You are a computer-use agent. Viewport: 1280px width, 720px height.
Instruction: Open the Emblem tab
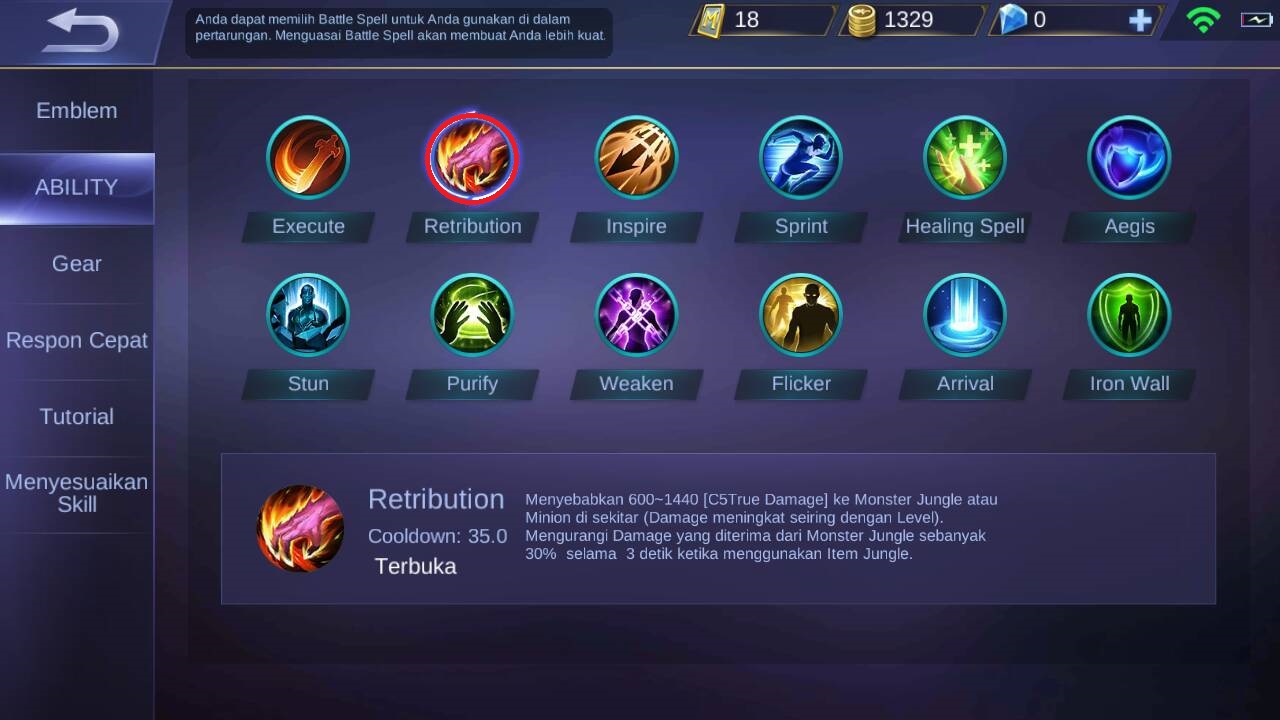coord(77,111)
